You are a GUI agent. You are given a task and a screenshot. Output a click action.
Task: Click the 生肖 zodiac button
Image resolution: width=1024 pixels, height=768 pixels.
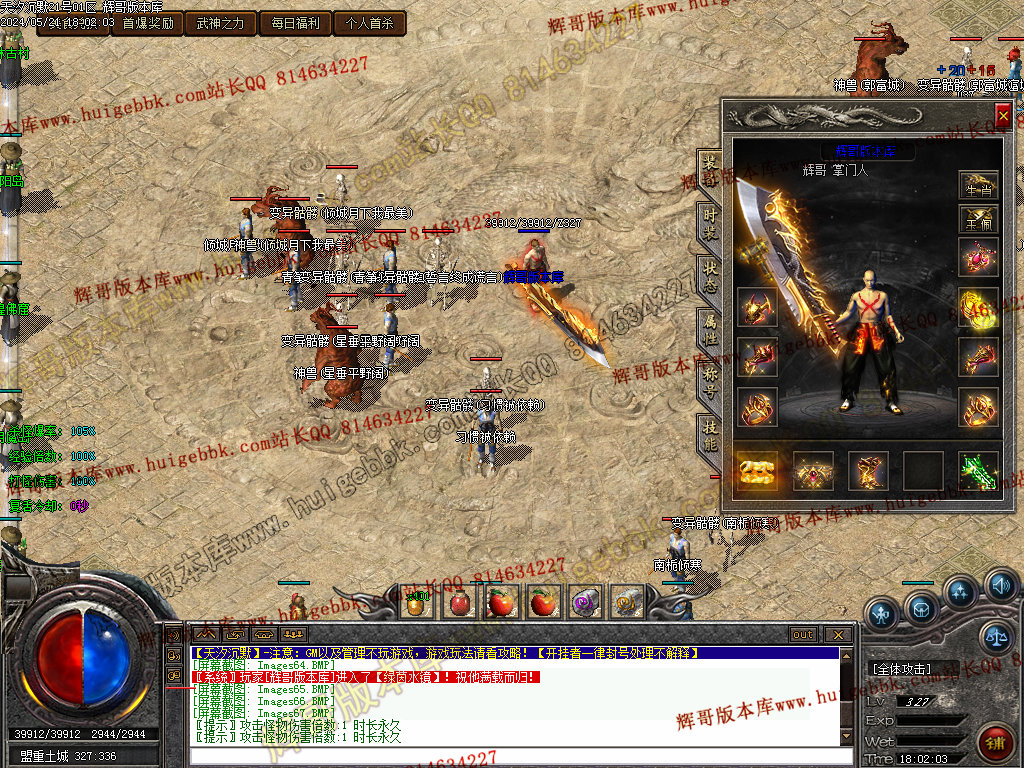tap(978, 185)
